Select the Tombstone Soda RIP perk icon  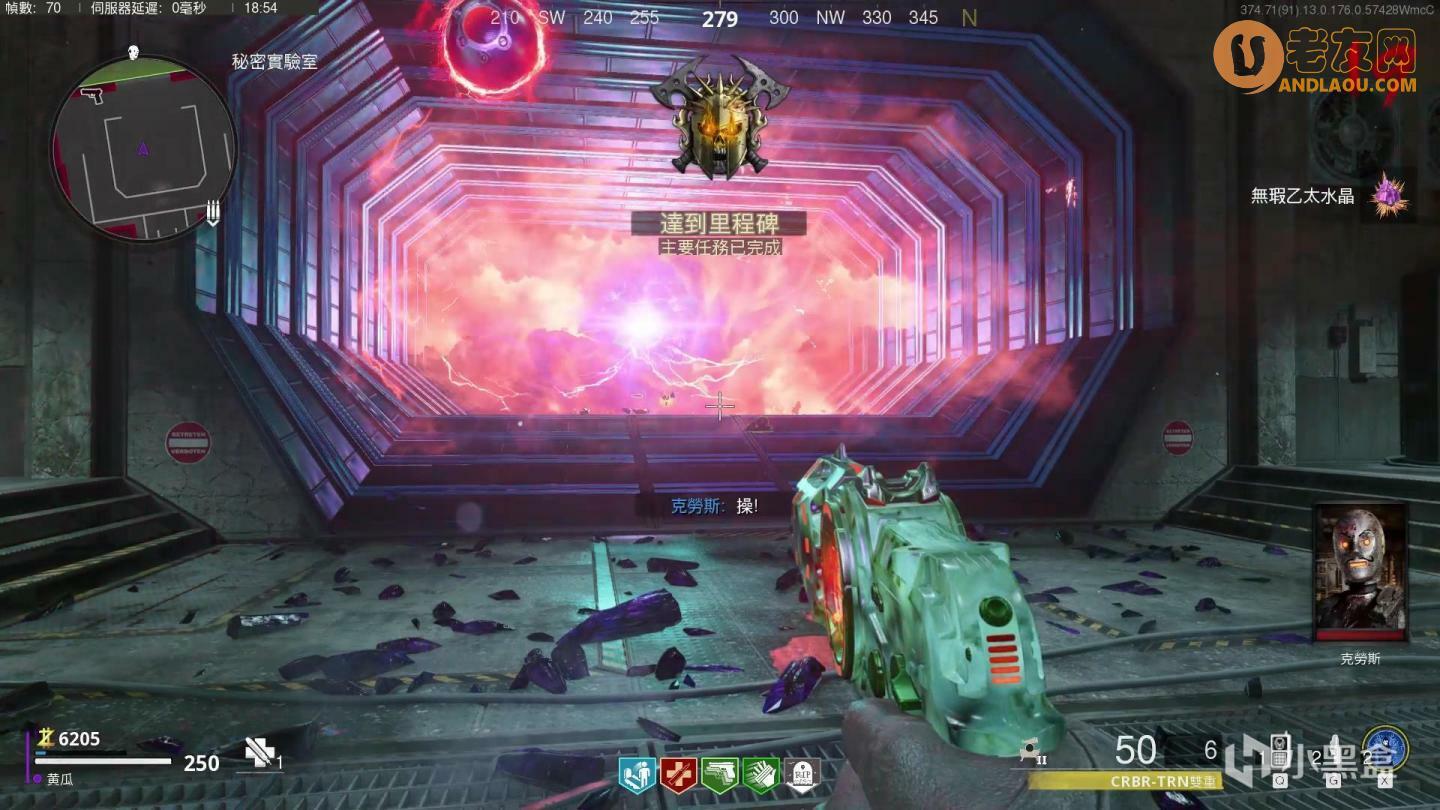[x=802, y=774]
